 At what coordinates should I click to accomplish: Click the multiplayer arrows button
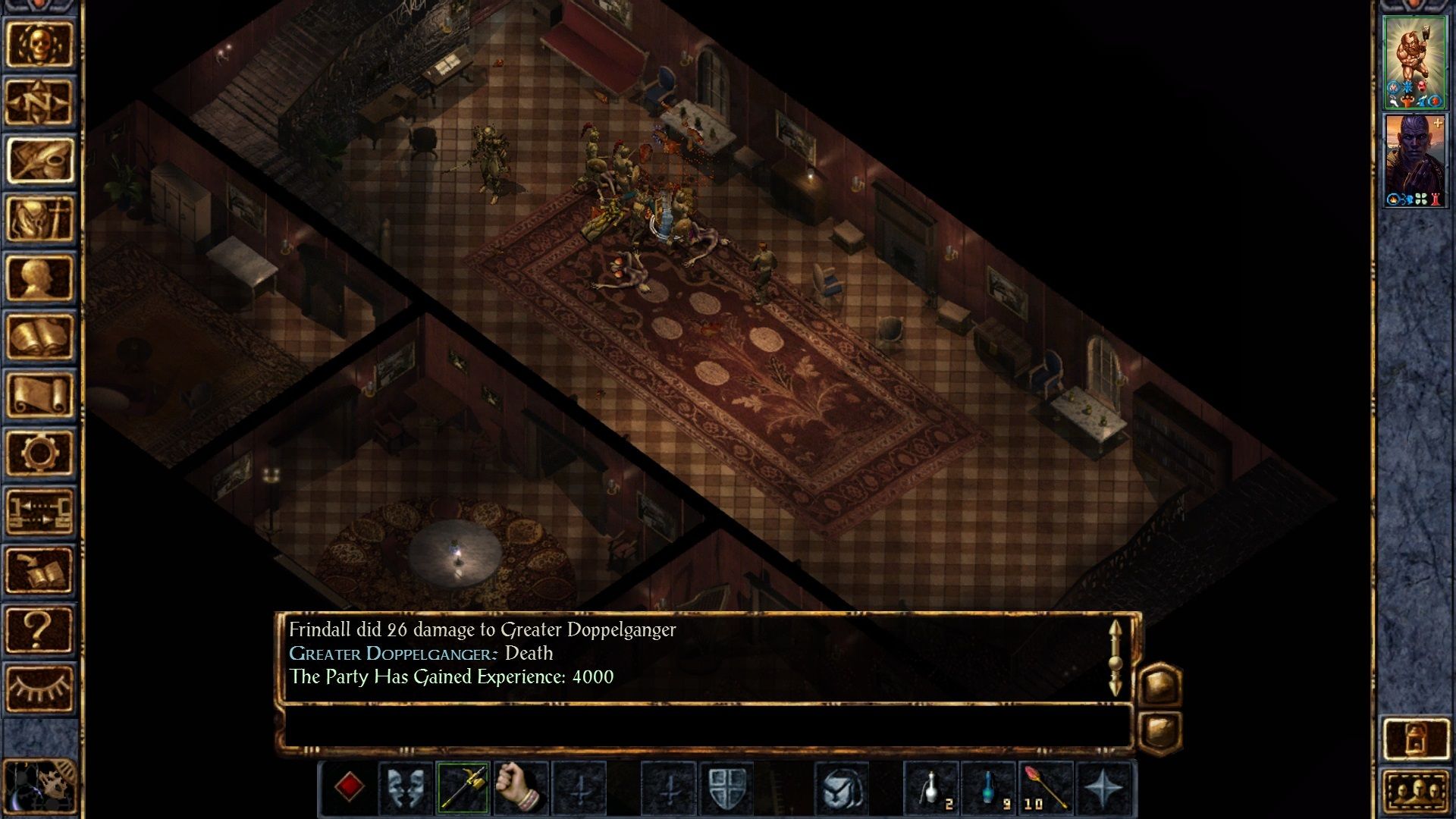(x=39, y=511)
